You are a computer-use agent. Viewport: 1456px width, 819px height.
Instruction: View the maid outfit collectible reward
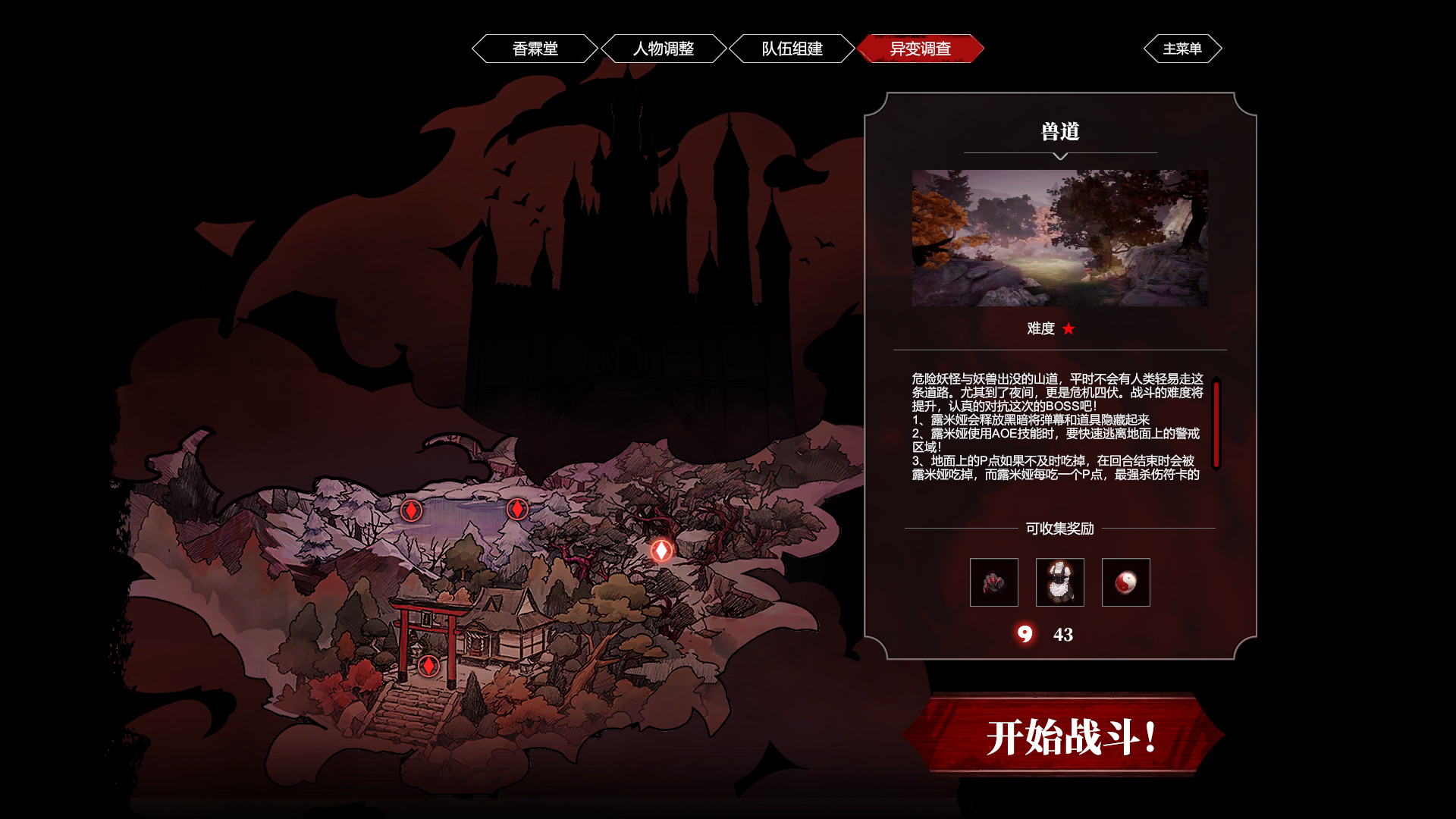[1060, 582]
